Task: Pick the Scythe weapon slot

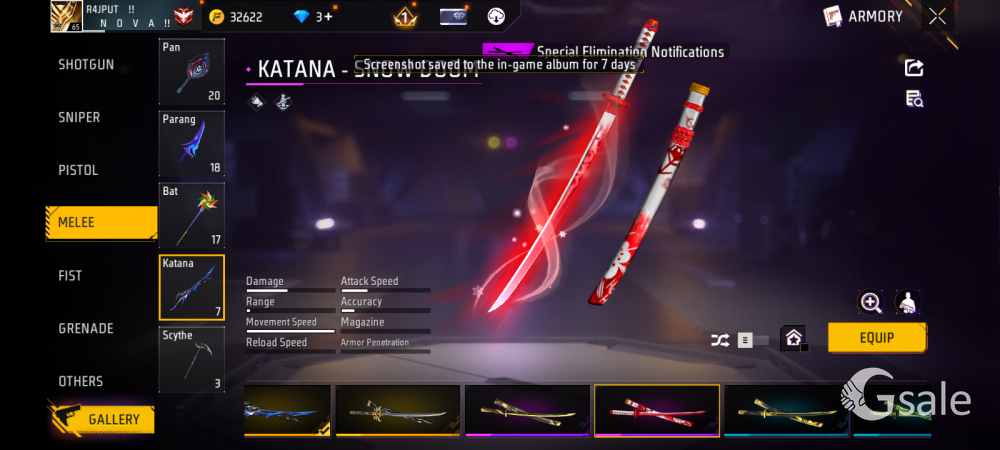Action: [x=192, y=359]
